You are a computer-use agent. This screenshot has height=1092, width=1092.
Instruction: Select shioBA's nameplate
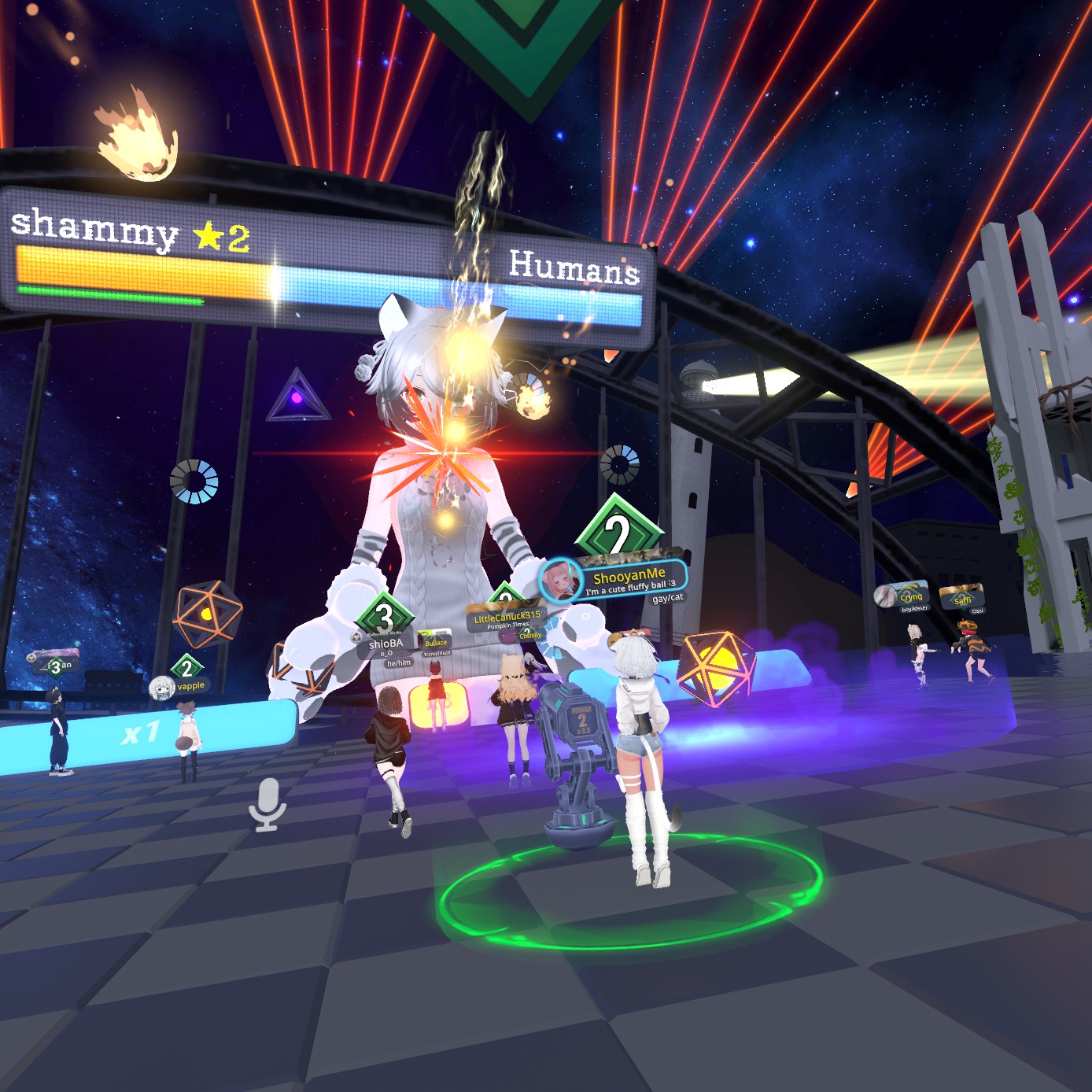386,644
